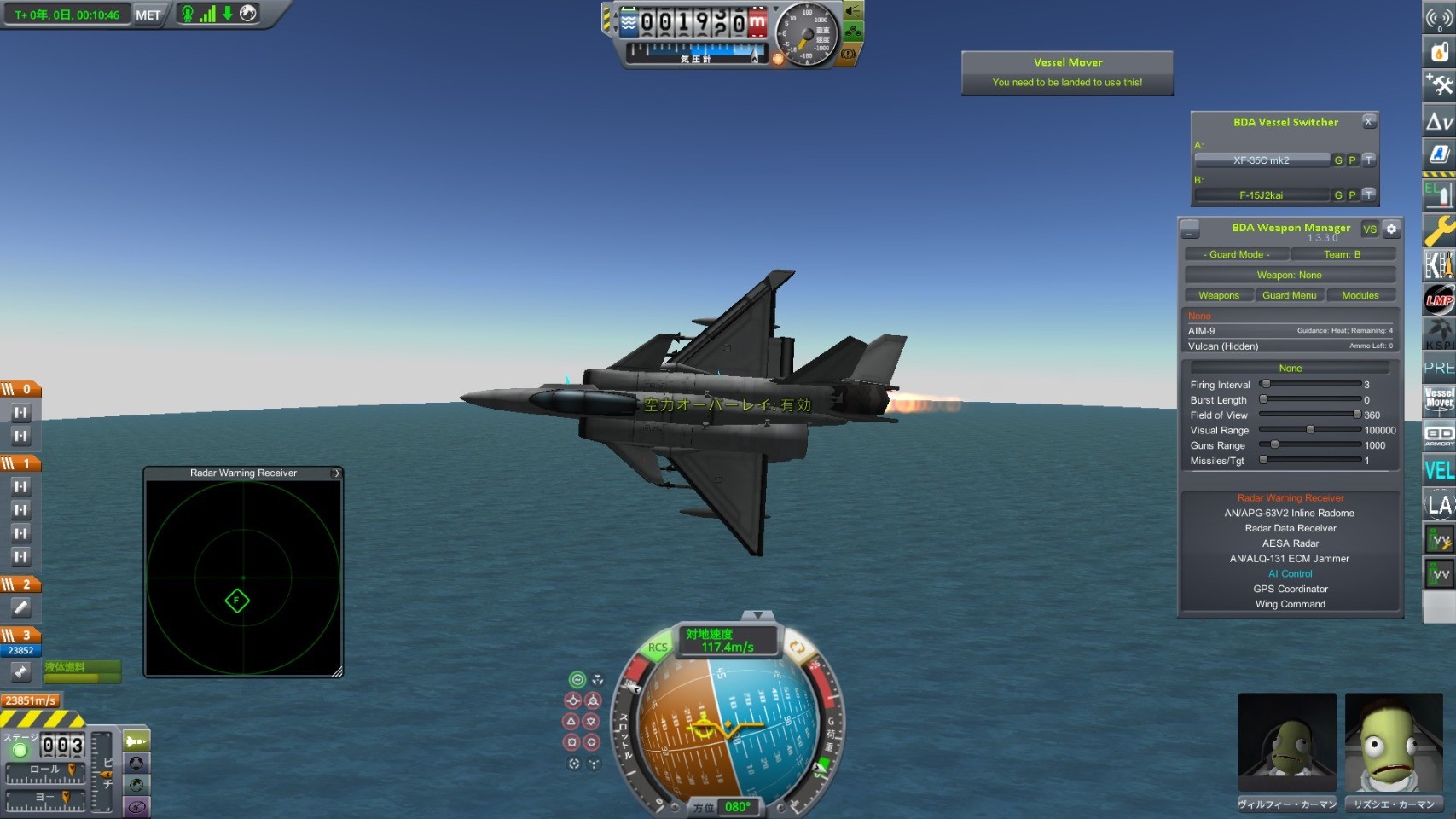Image resolution: width=1456 pixels, height=819 pixels.
Task: Toggle the RCS indicator on the navball
Action: click(x=658, y=648)
